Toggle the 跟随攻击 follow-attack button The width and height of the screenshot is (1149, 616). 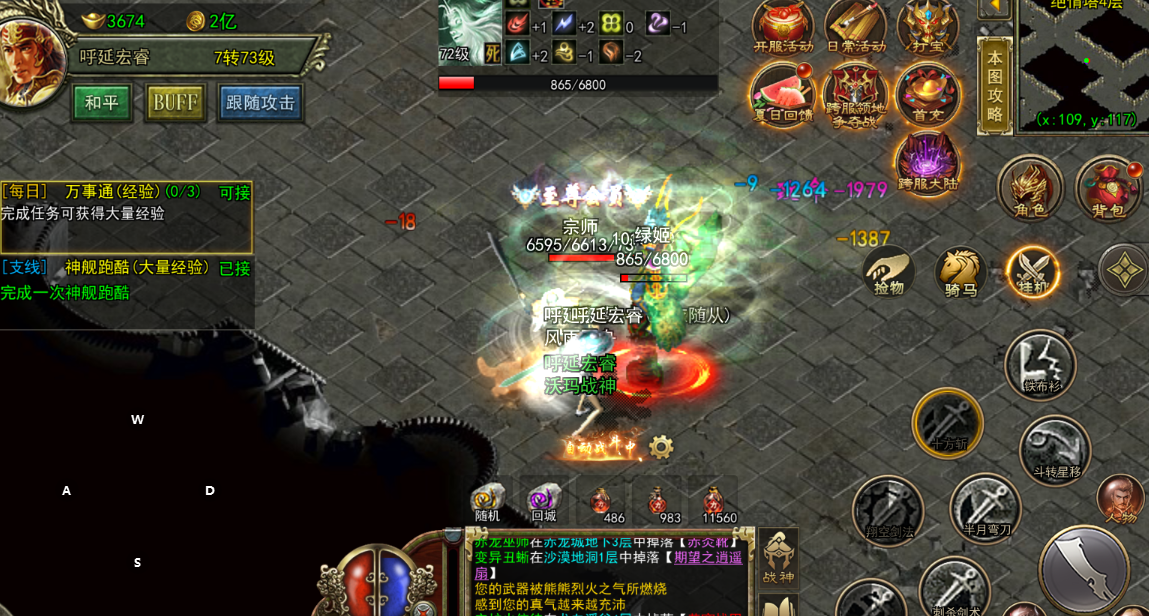point(261,103)
